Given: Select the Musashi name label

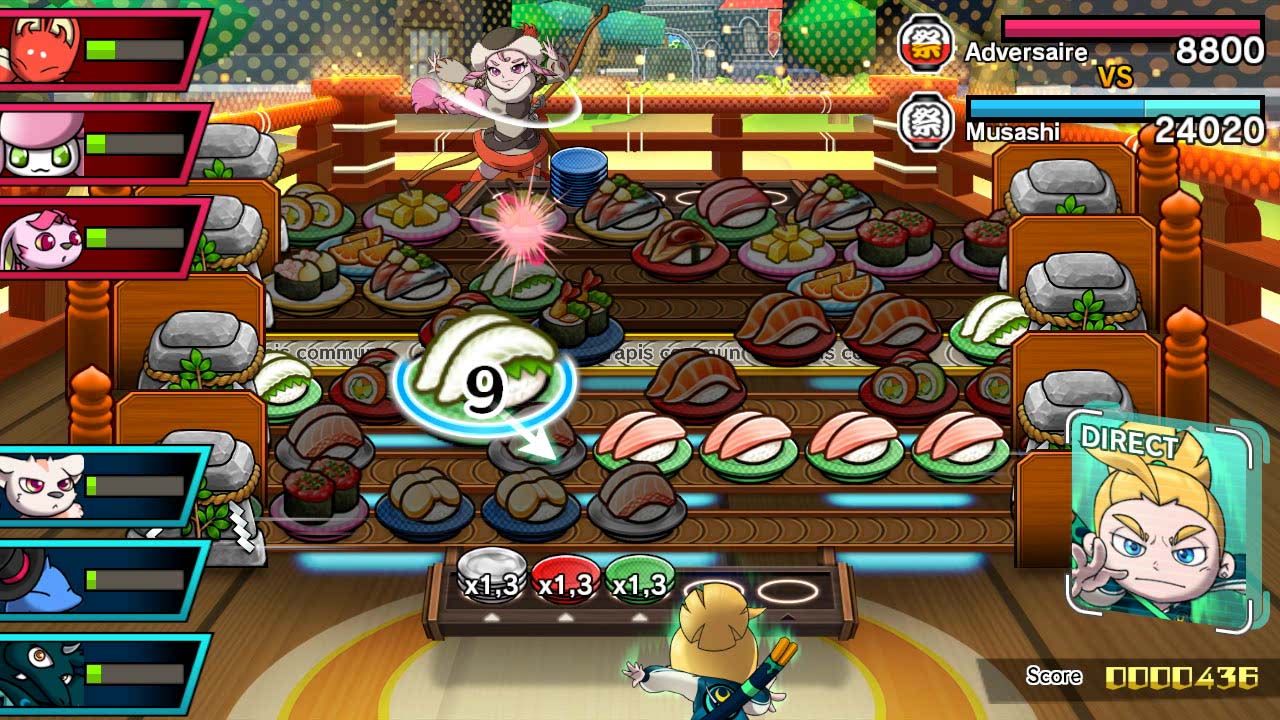Looking at the screenshot, I should tap(1013, 130).
